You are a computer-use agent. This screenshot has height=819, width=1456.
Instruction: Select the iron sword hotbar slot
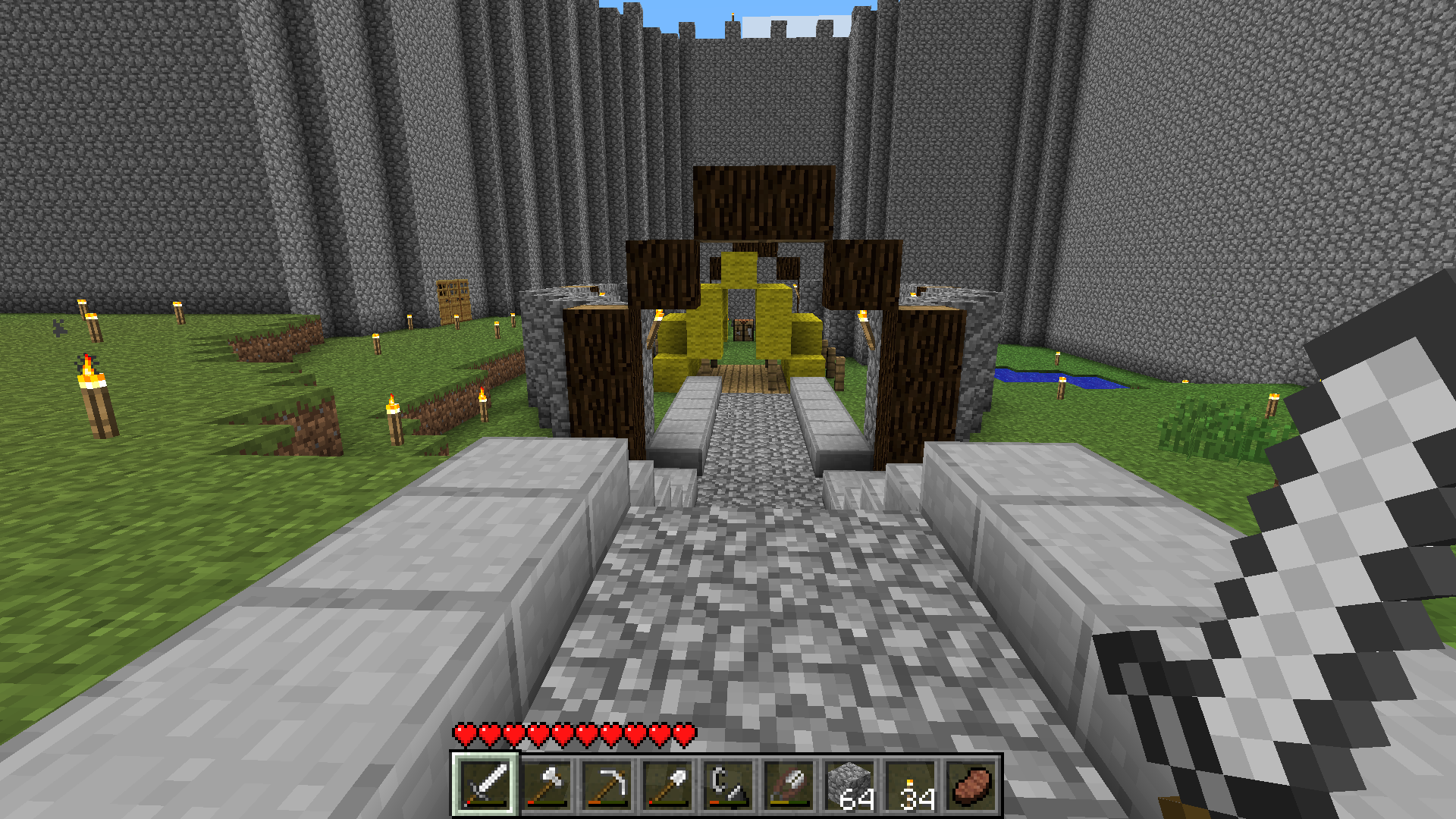point(485,785)
